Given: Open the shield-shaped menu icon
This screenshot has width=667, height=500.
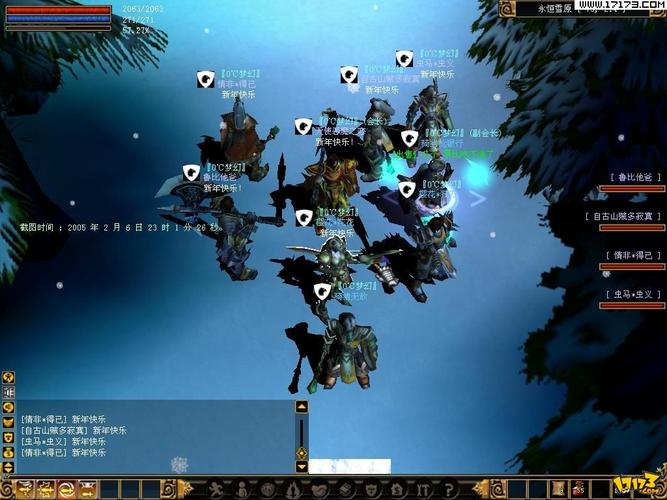Looking at the screenshot, I should 370,488.
